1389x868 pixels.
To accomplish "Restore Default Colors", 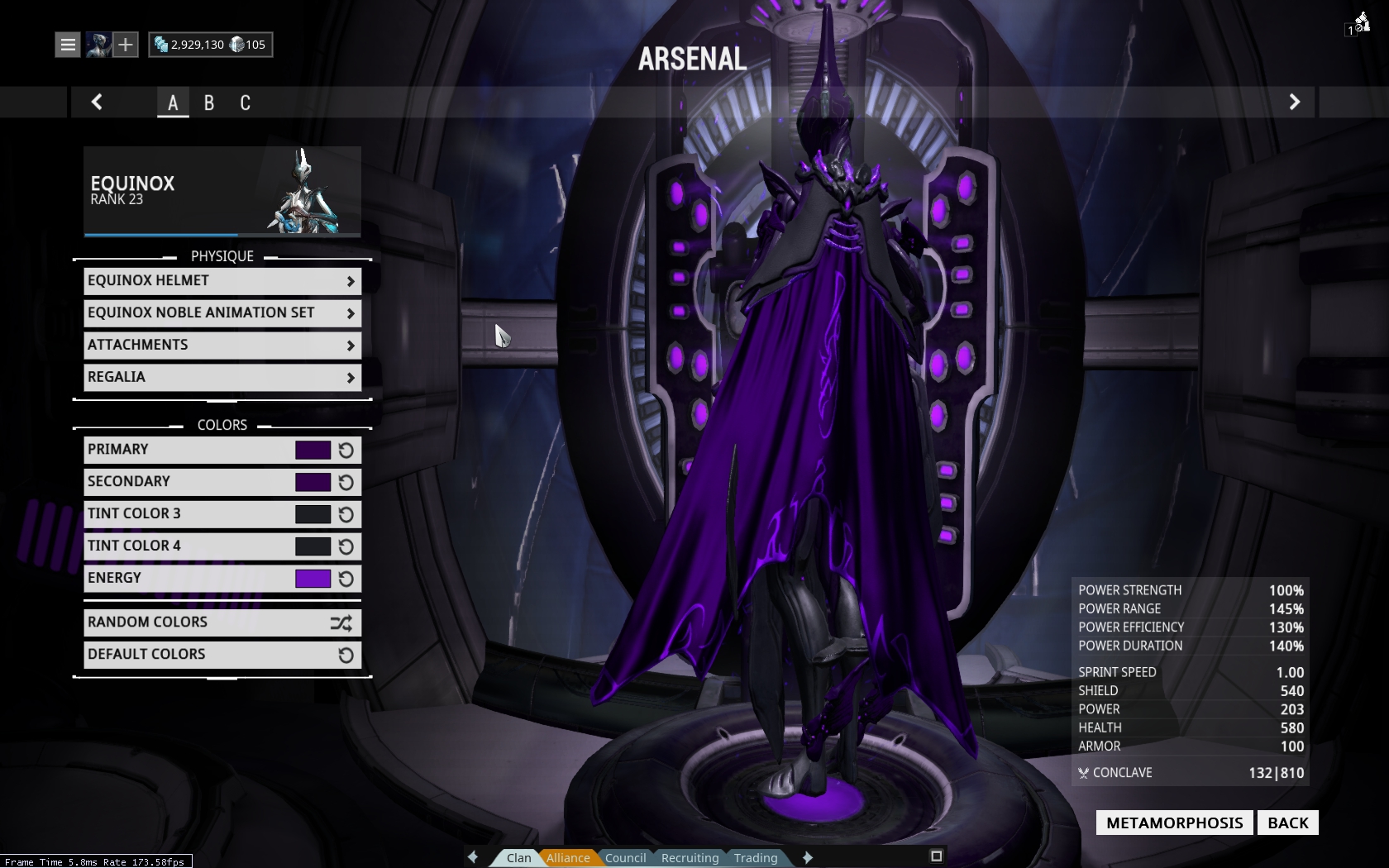I will tap(222, 655).
